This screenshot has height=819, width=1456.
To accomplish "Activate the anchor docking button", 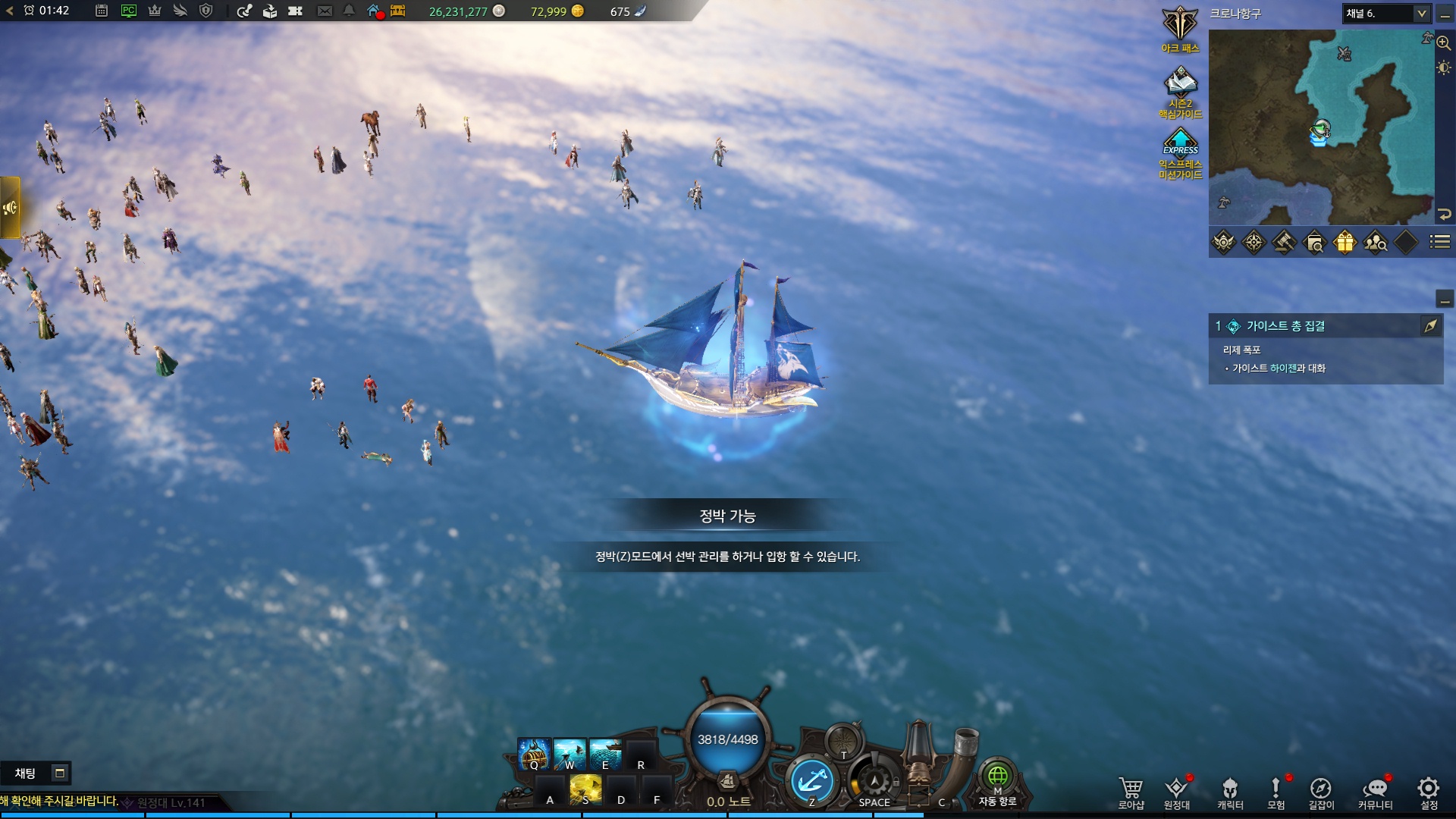I will tap(811, 781).
